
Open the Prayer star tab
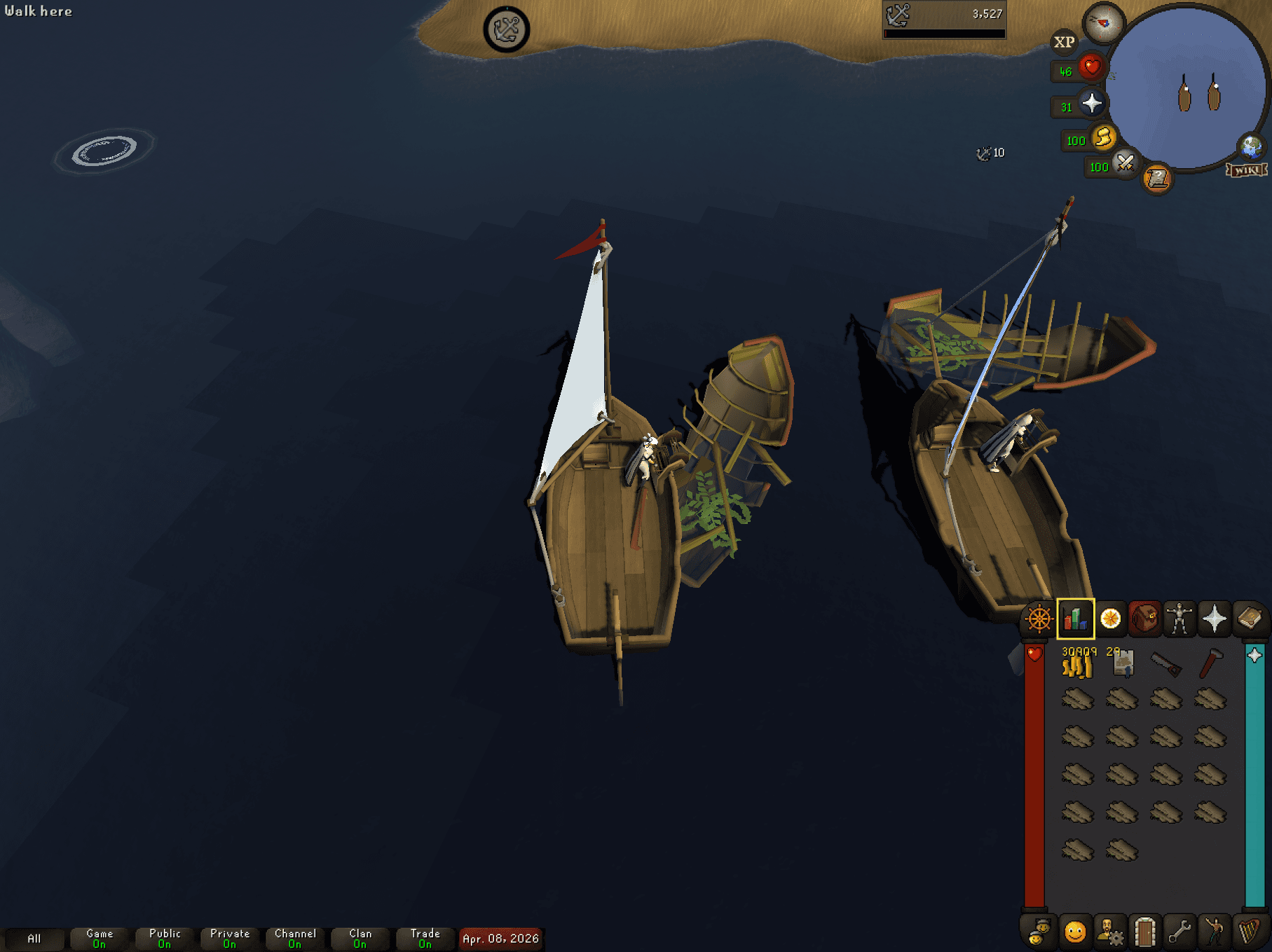[x=1215, y=619]
